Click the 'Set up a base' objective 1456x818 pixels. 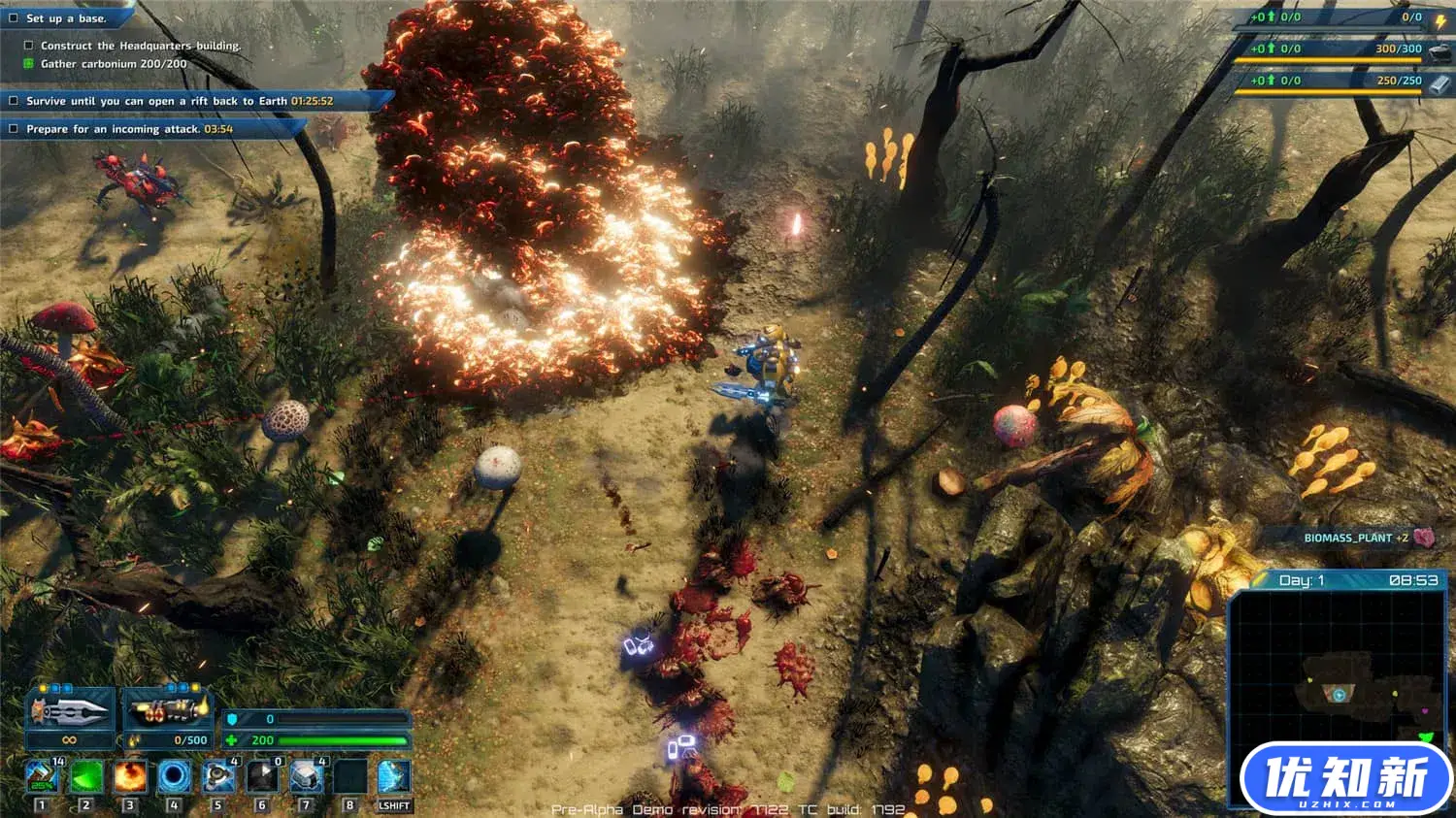pos(66,18)
